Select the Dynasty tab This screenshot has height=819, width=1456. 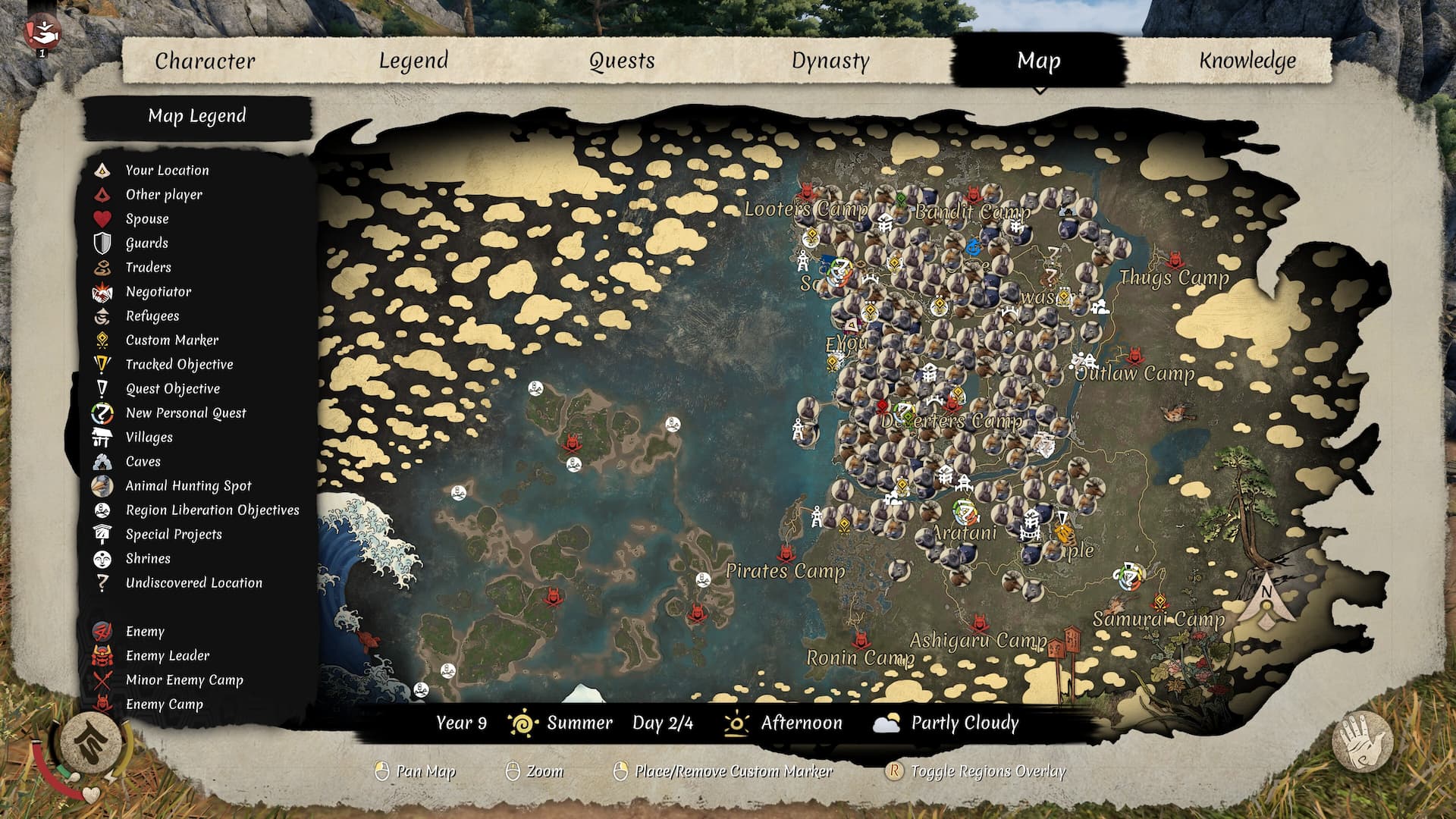[830, 61]
